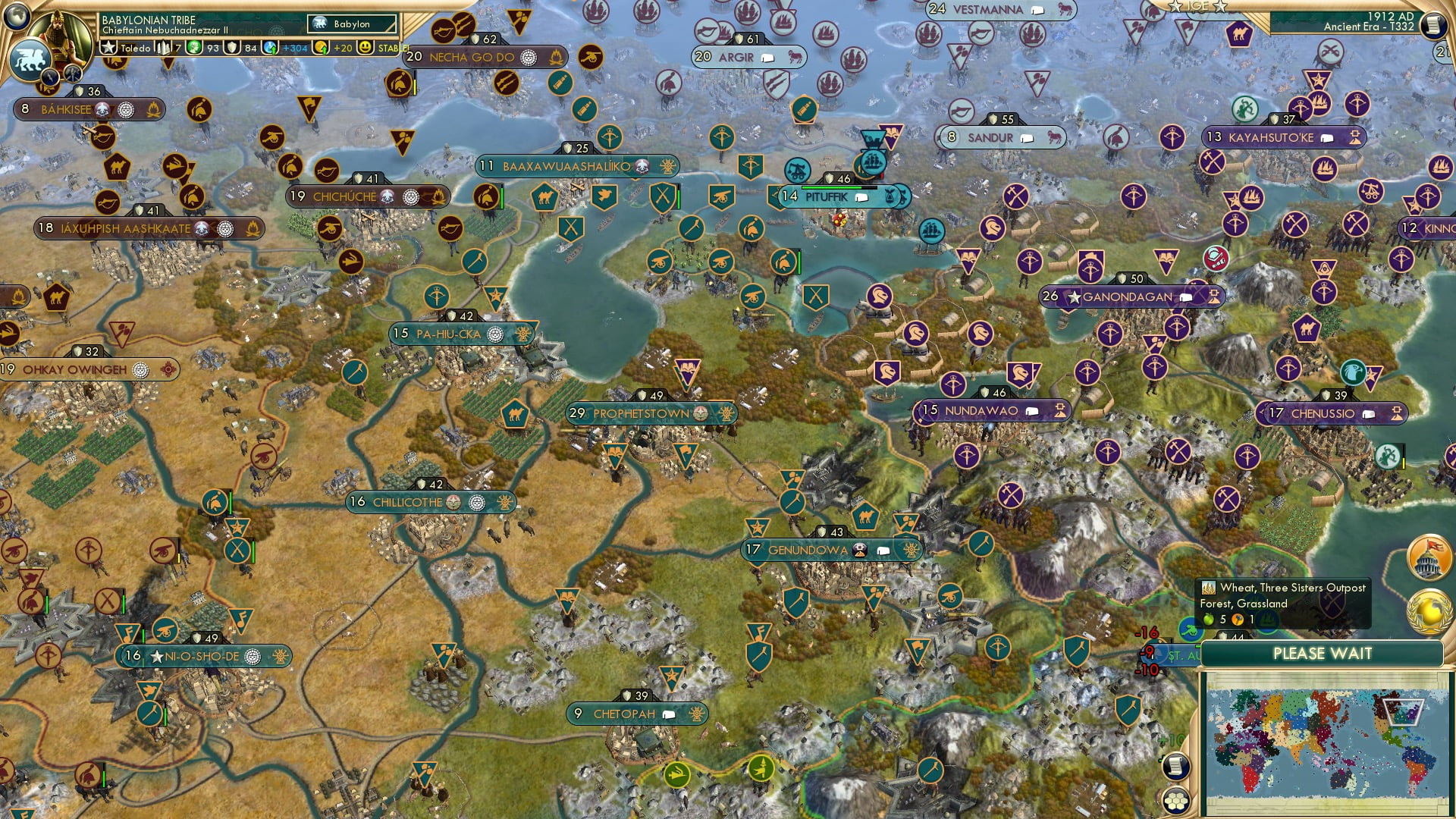
Task: Click the gold coin income icon showing +20
Action: click(x=318, y=47)
